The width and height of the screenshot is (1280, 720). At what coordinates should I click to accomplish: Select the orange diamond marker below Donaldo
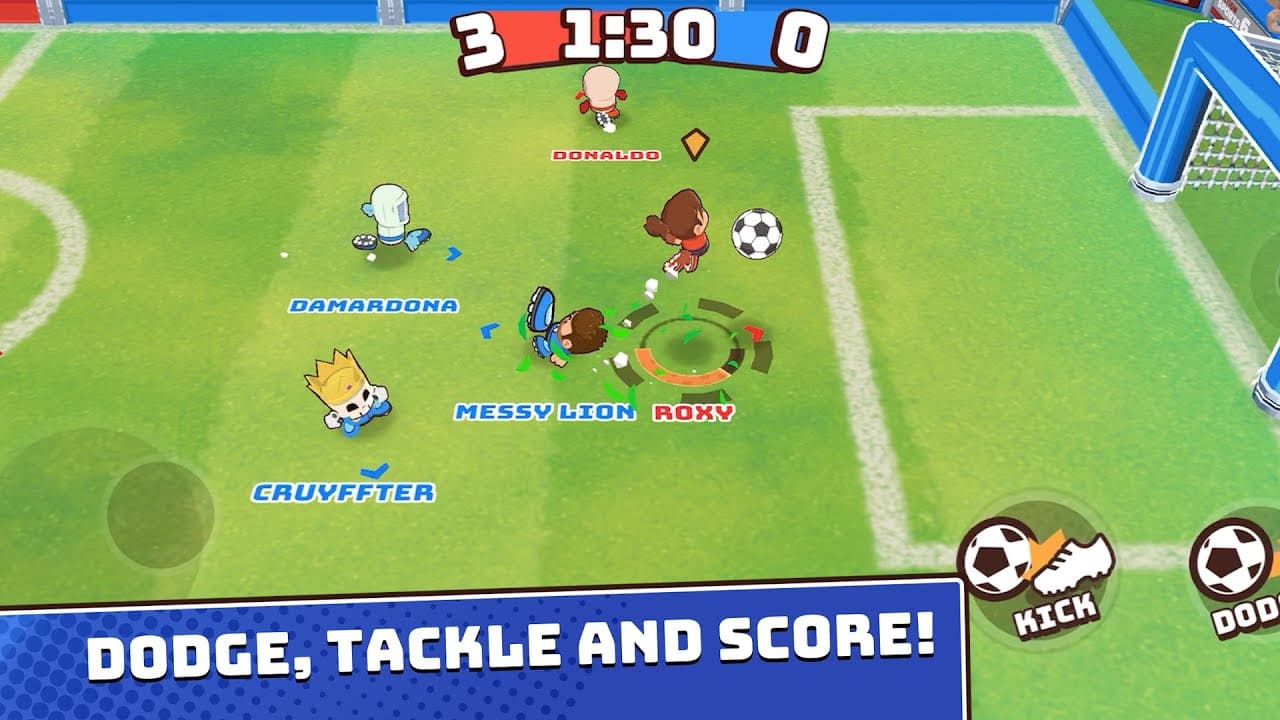(696, 142)
